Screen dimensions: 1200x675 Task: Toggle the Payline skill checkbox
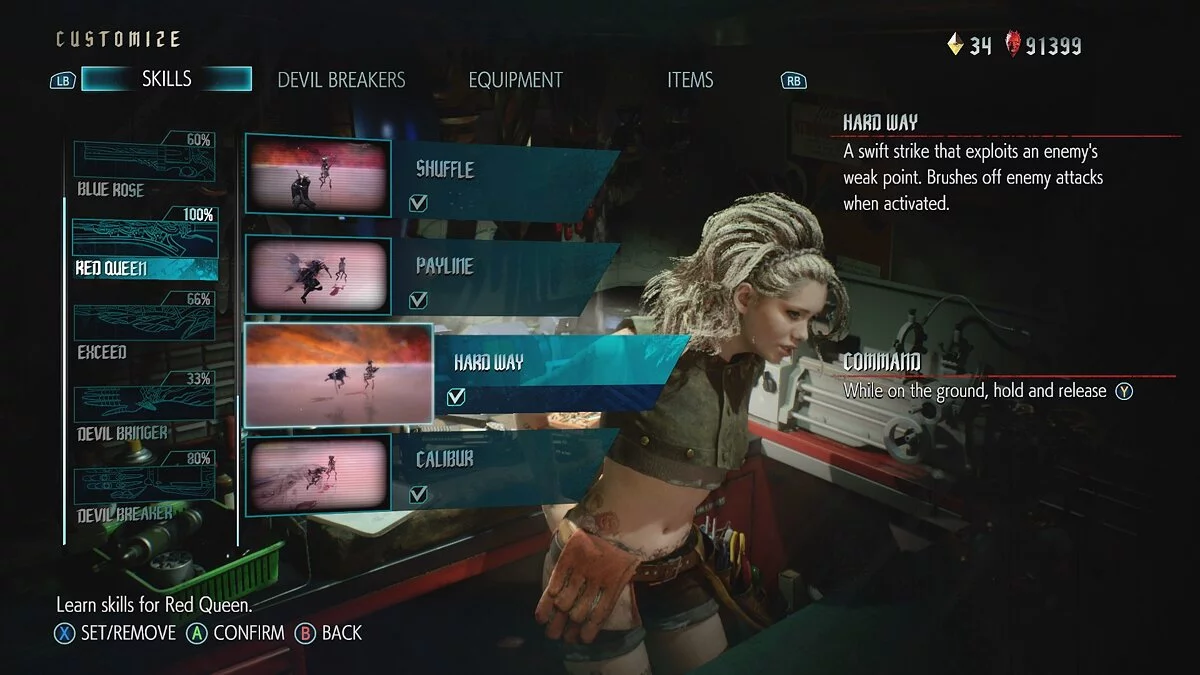[x=419, y=300]
